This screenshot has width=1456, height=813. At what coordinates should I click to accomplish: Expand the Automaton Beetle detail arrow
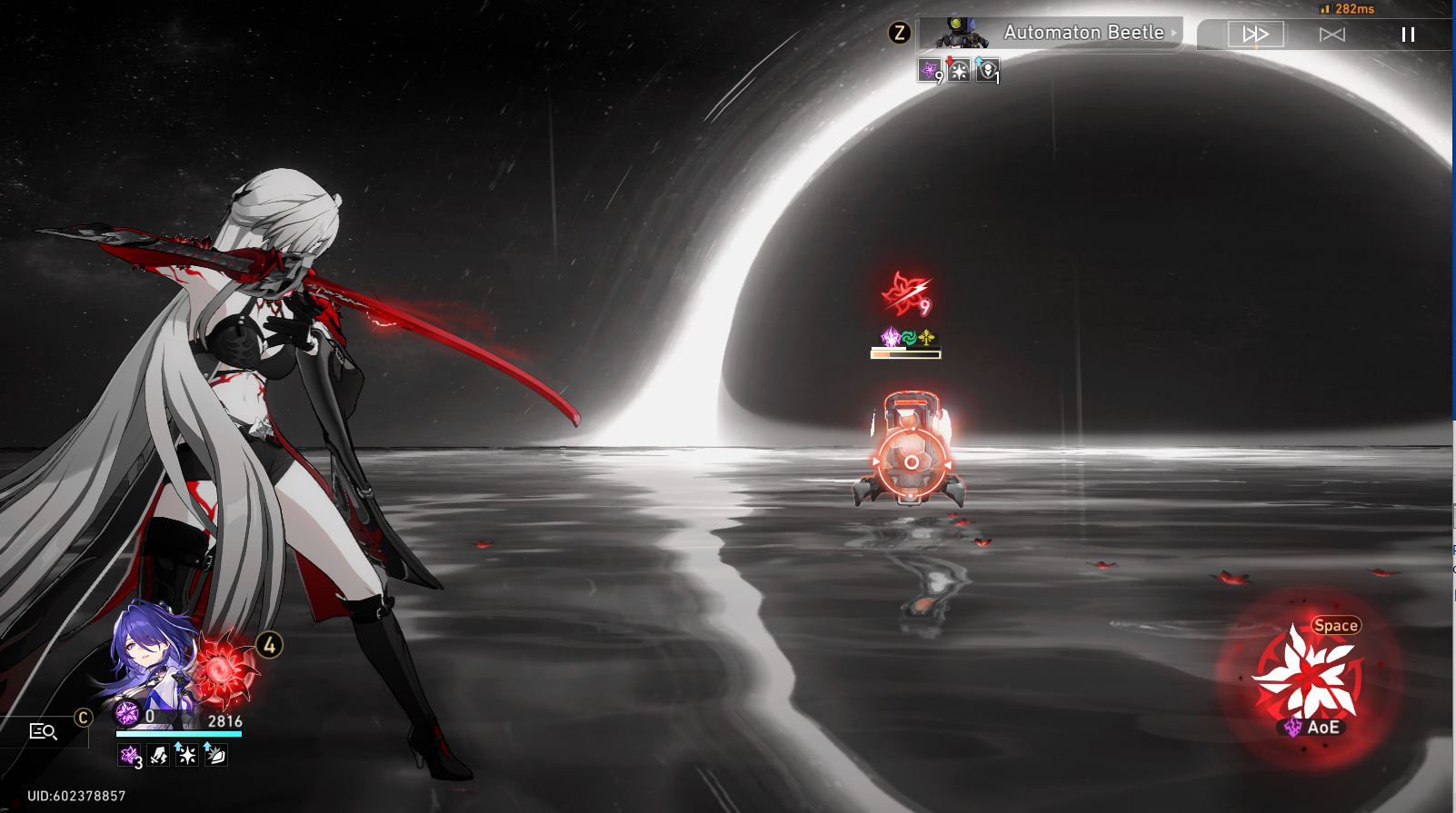pos(1173,33)
